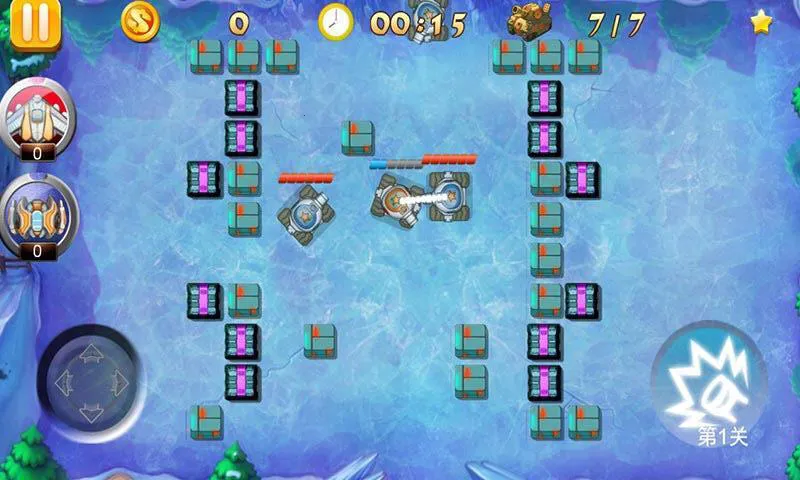Tap the up arrow on the movement pad
Image resolution: width=800 pixels, height=480 pixels.
(90, 352)
